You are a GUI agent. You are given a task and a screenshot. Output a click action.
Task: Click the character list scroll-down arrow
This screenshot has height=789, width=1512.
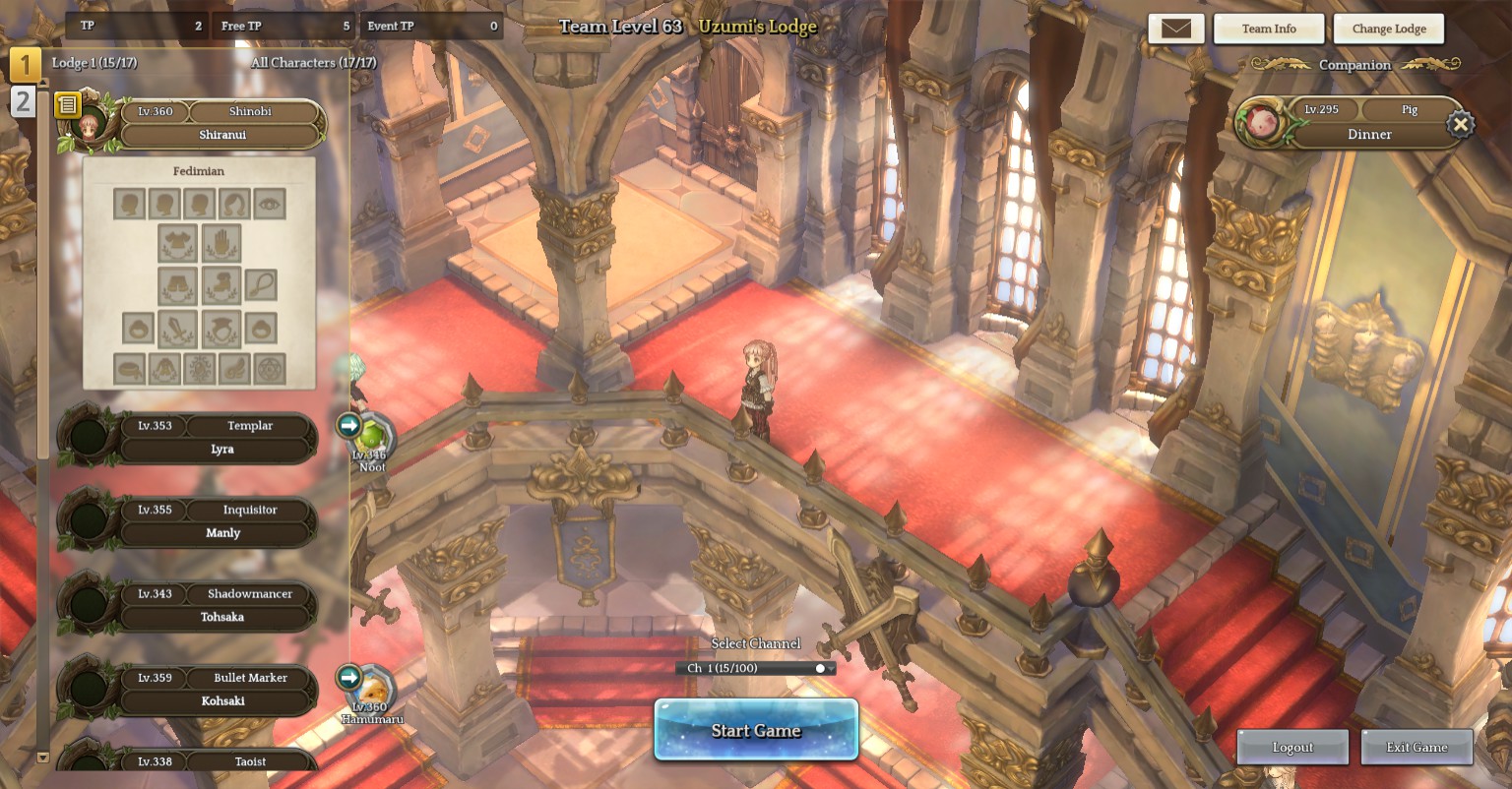click(x=42, y=758)
